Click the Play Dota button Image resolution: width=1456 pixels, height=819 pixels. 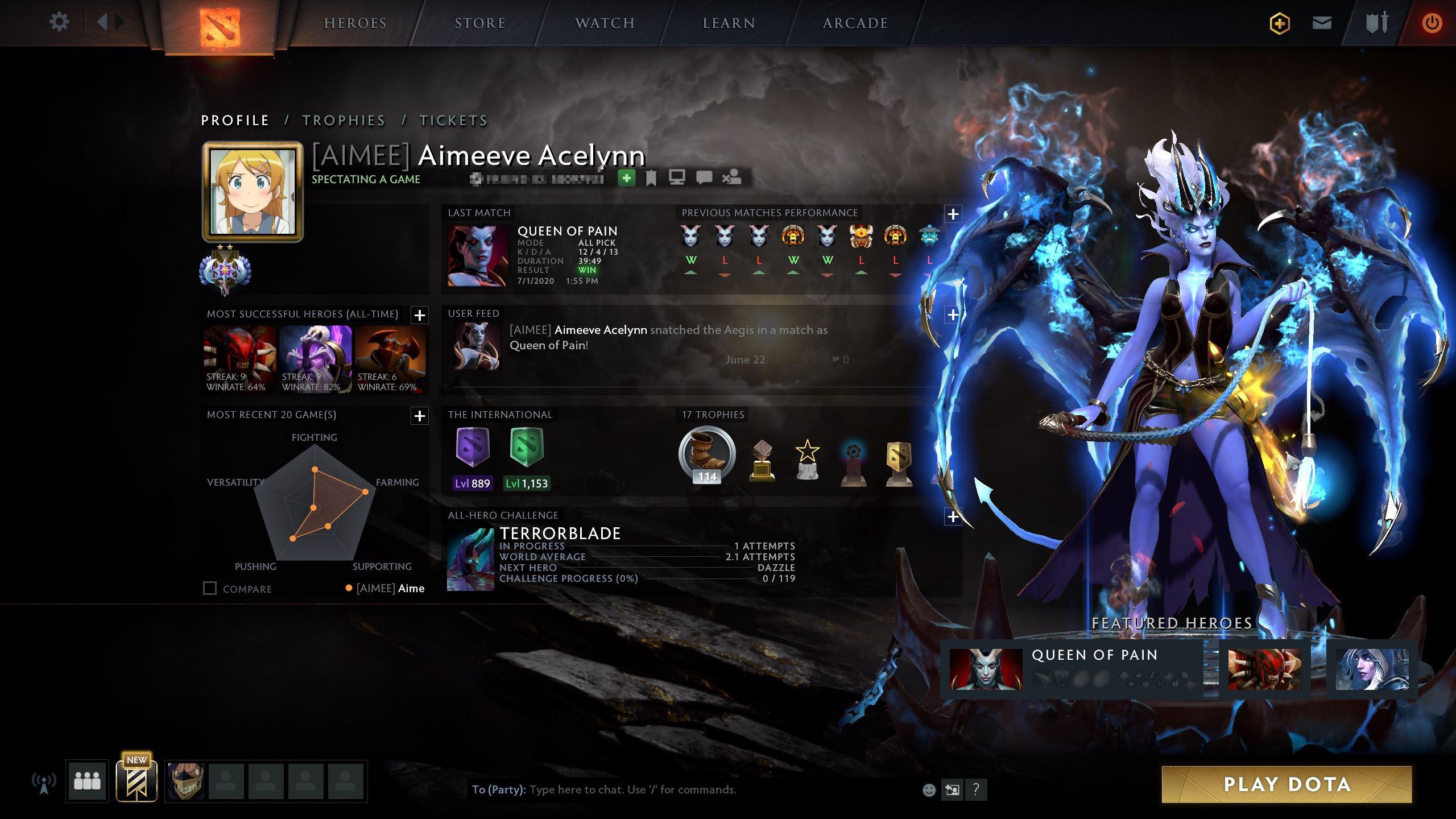pyautogui.click(x=1287, y=784)
